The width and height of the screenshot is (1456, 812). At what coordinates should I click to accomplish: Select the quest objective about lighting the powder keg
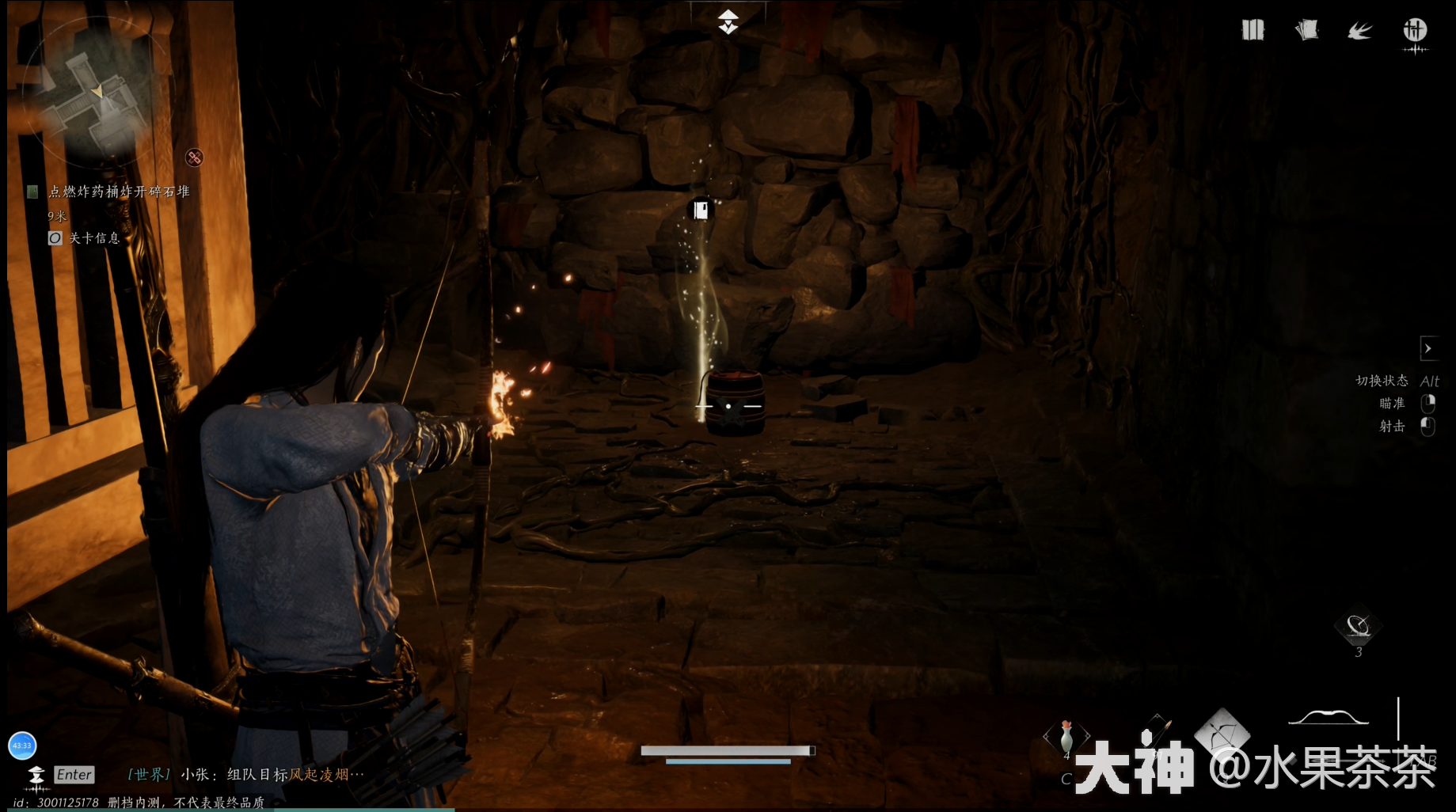119,192
